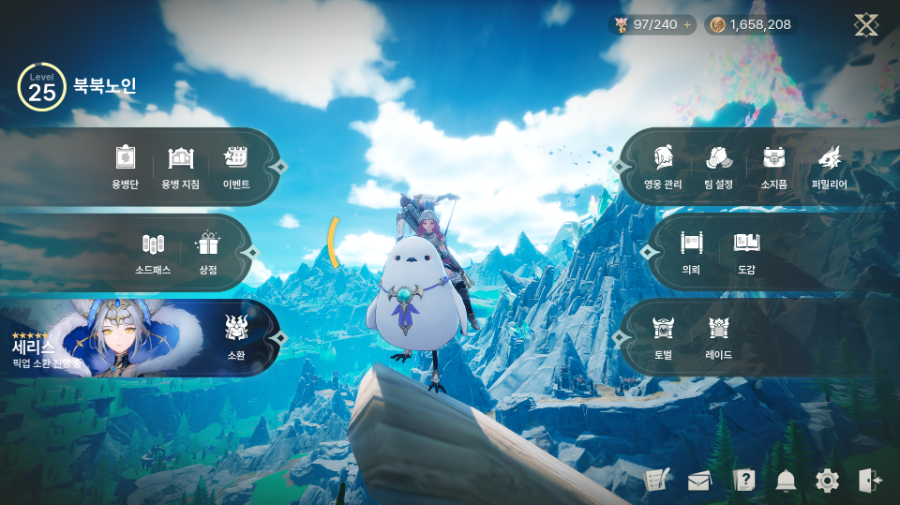This screenshot has height=505, width=900.
Task: Add stamina with the plus button
Action: pos(687,25)
